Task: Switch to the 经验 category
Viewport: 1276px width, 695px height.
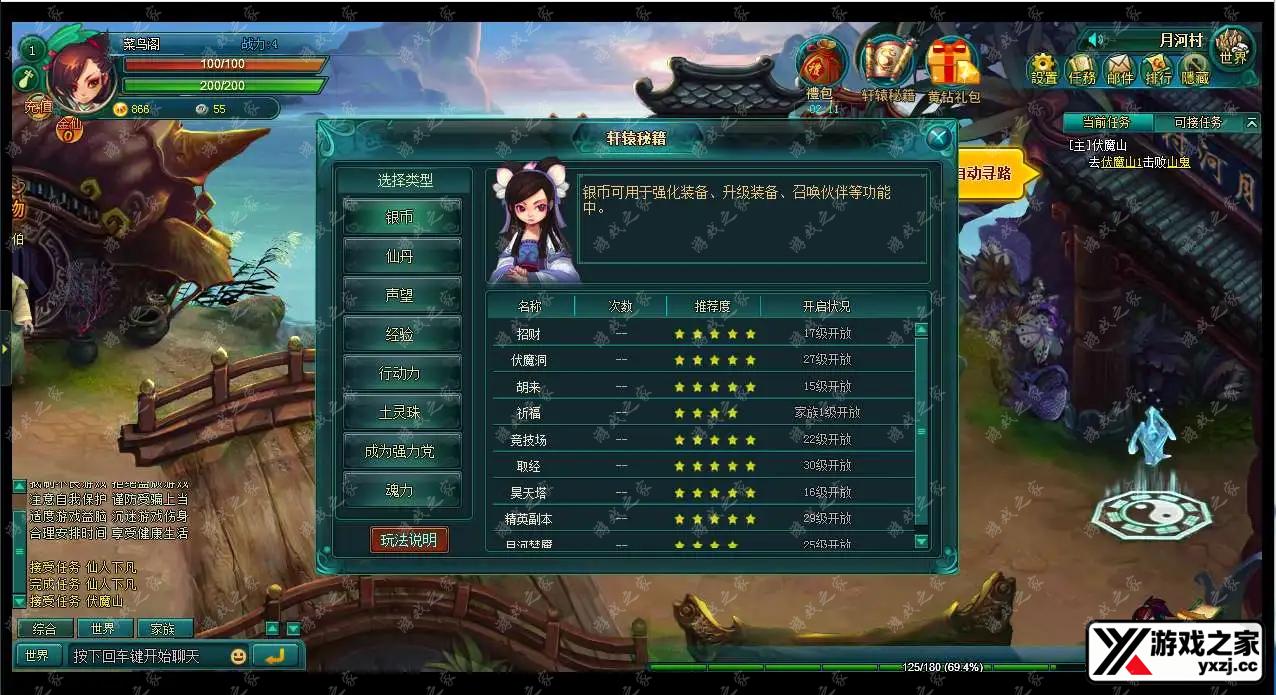Action: [x=401, y=334]
